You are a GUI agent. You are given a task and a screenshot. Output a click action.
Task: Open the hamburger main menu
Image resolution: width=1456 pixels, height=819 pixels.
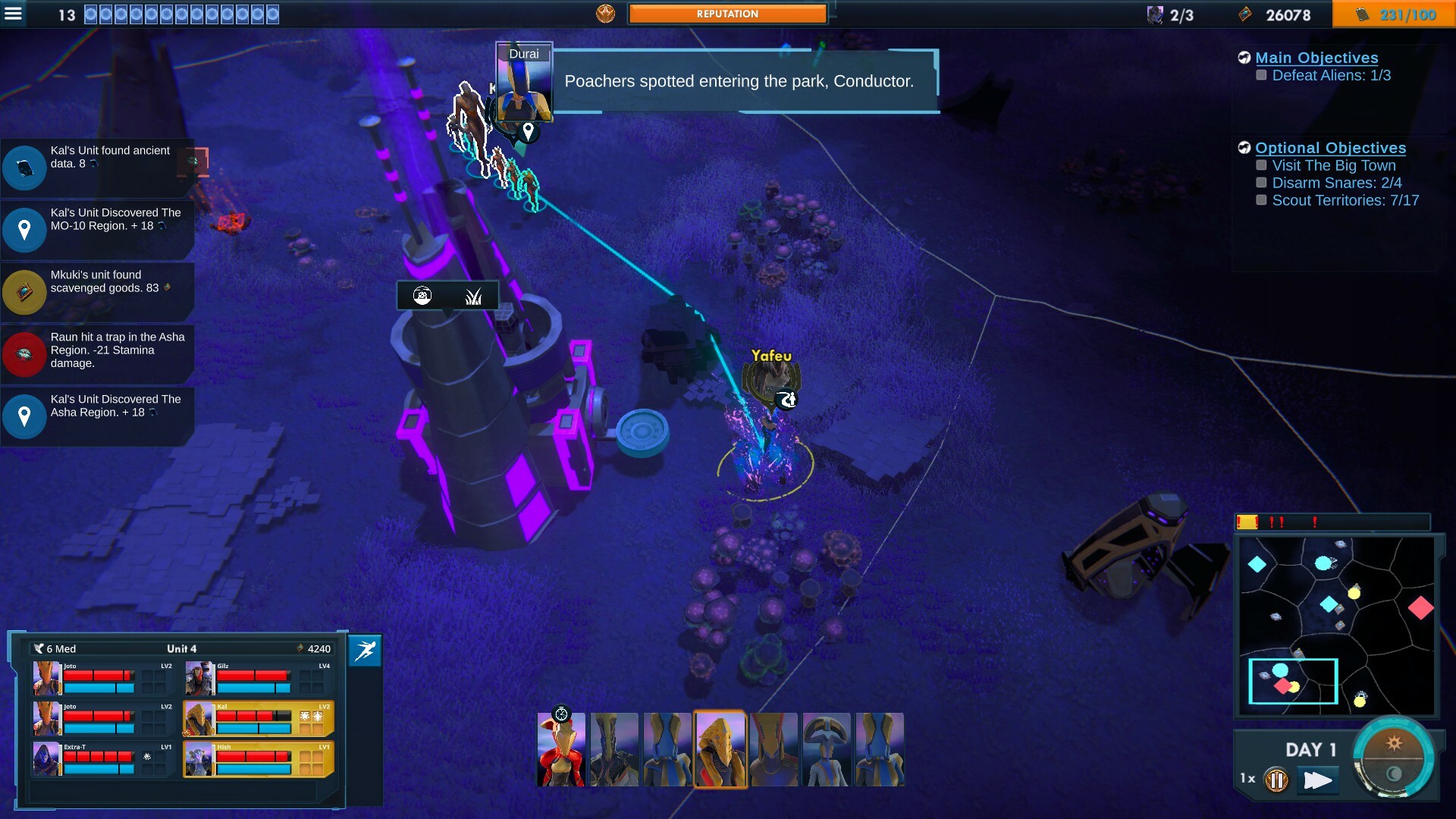[14, 14]
